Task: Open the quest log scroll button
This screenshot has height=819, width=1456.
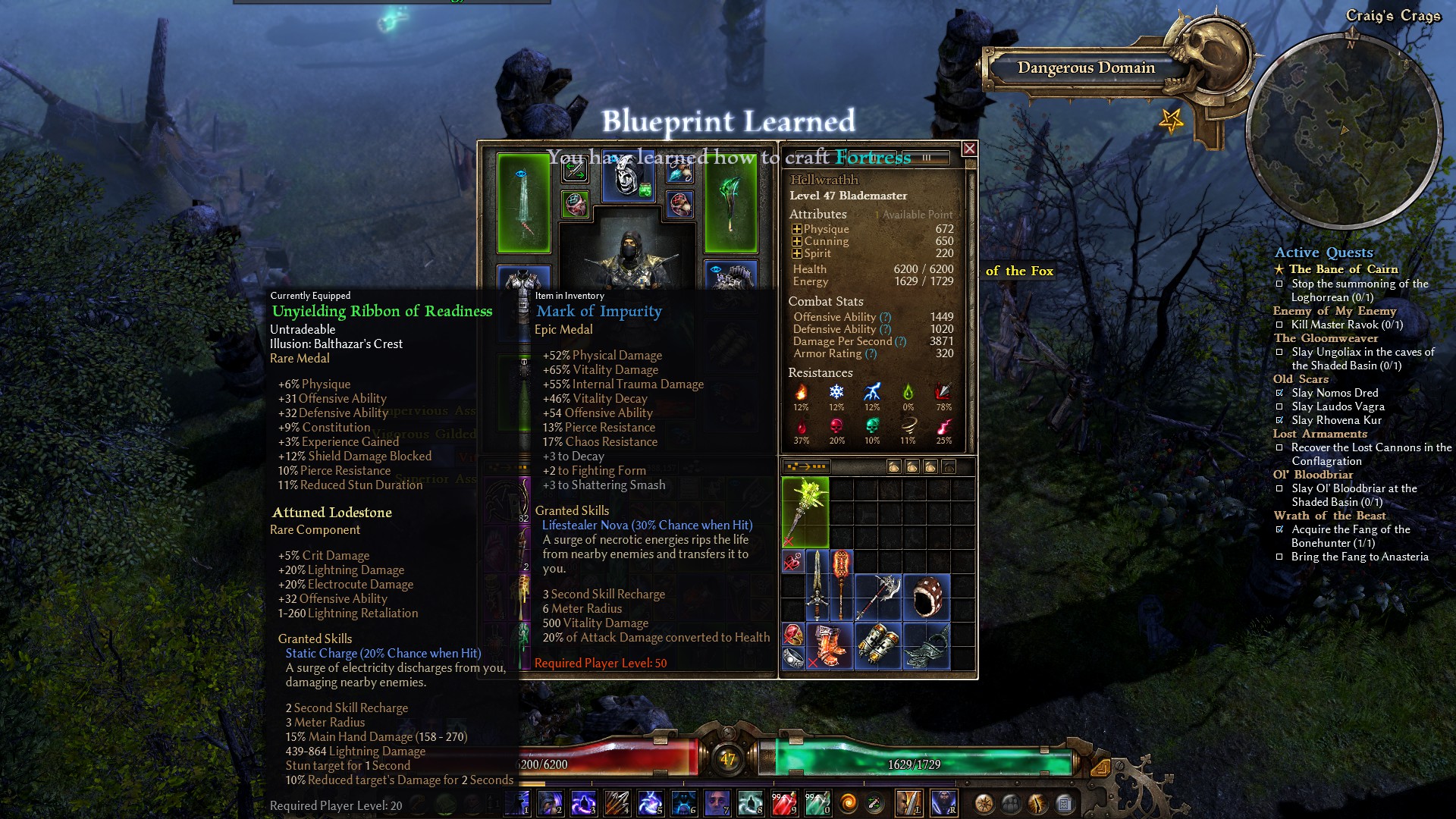Action: 1064,803
